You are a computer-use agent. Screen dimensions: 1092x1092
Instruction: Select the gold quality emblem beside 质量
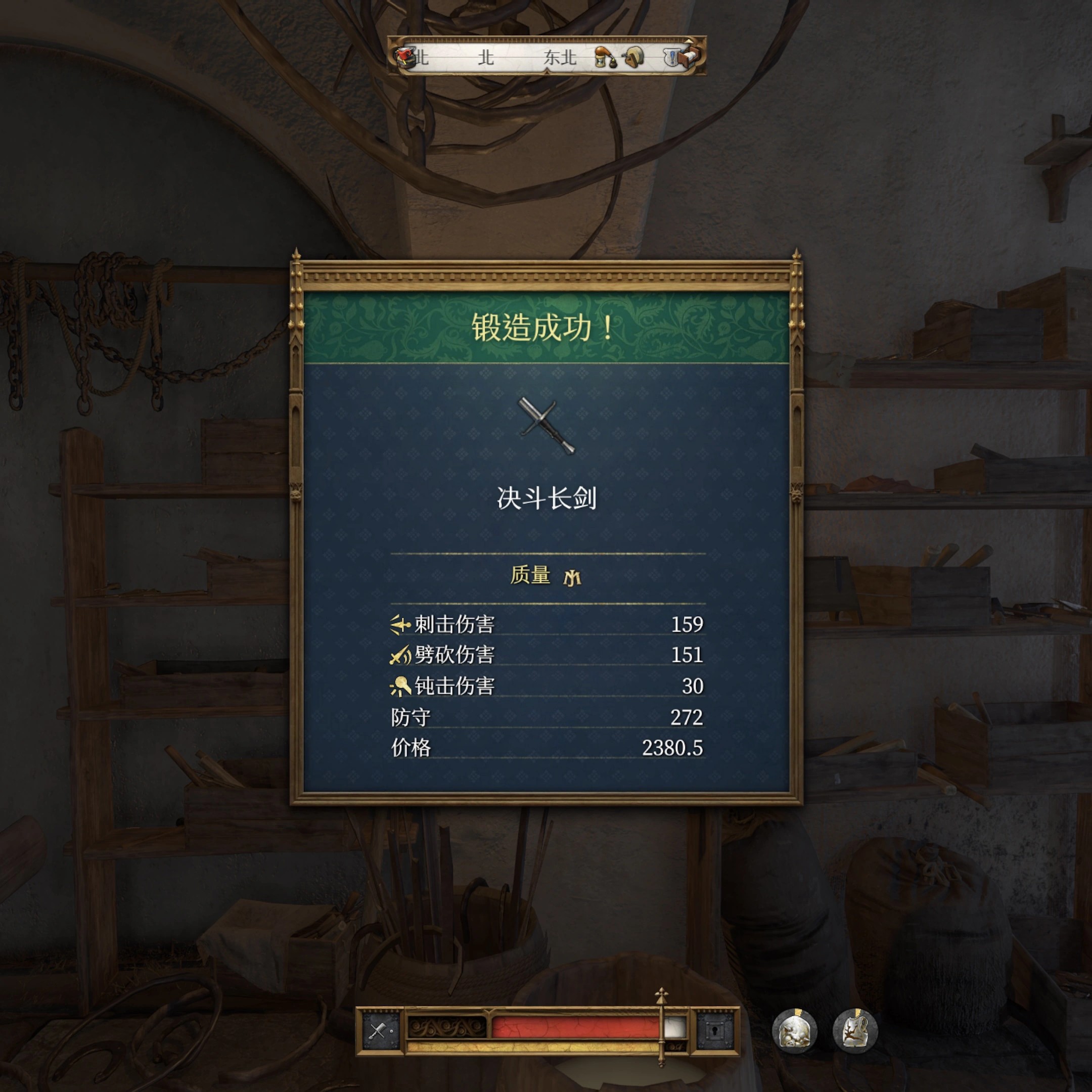coord(572,577)
